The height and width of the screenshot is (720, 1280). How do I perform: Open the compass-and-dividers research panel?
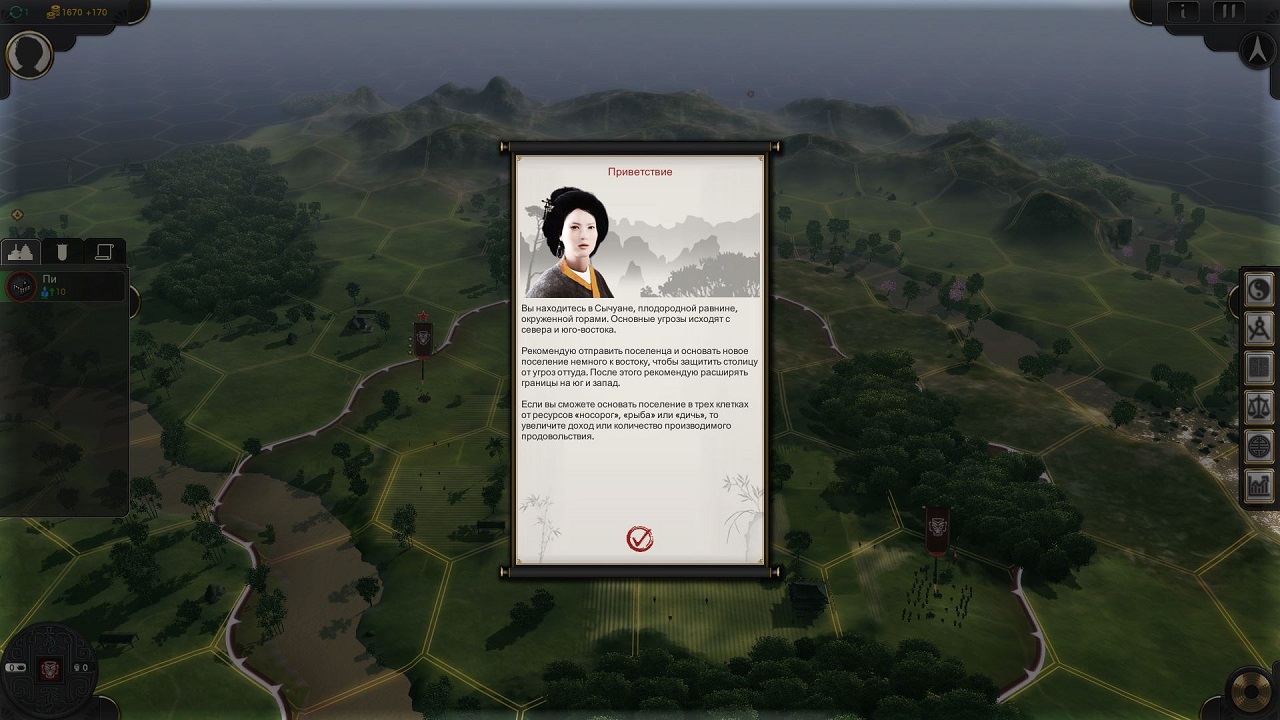tap(1258, 329)
